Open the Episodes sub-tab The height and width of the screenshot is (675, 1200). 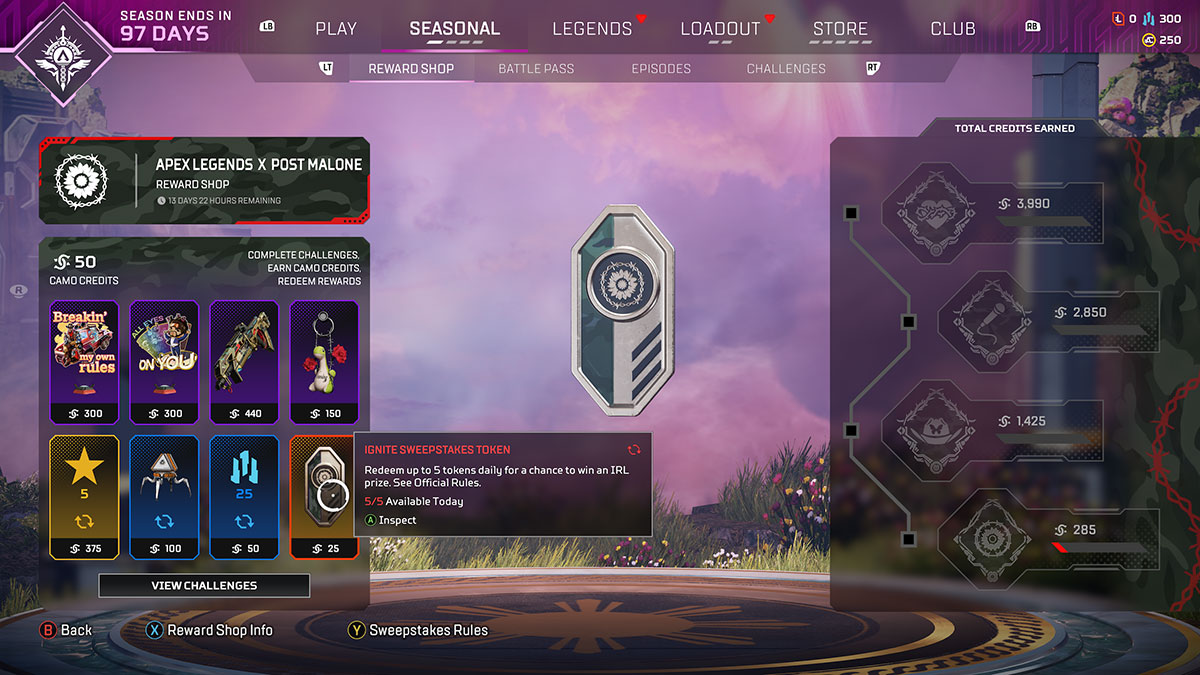point(661,68)
